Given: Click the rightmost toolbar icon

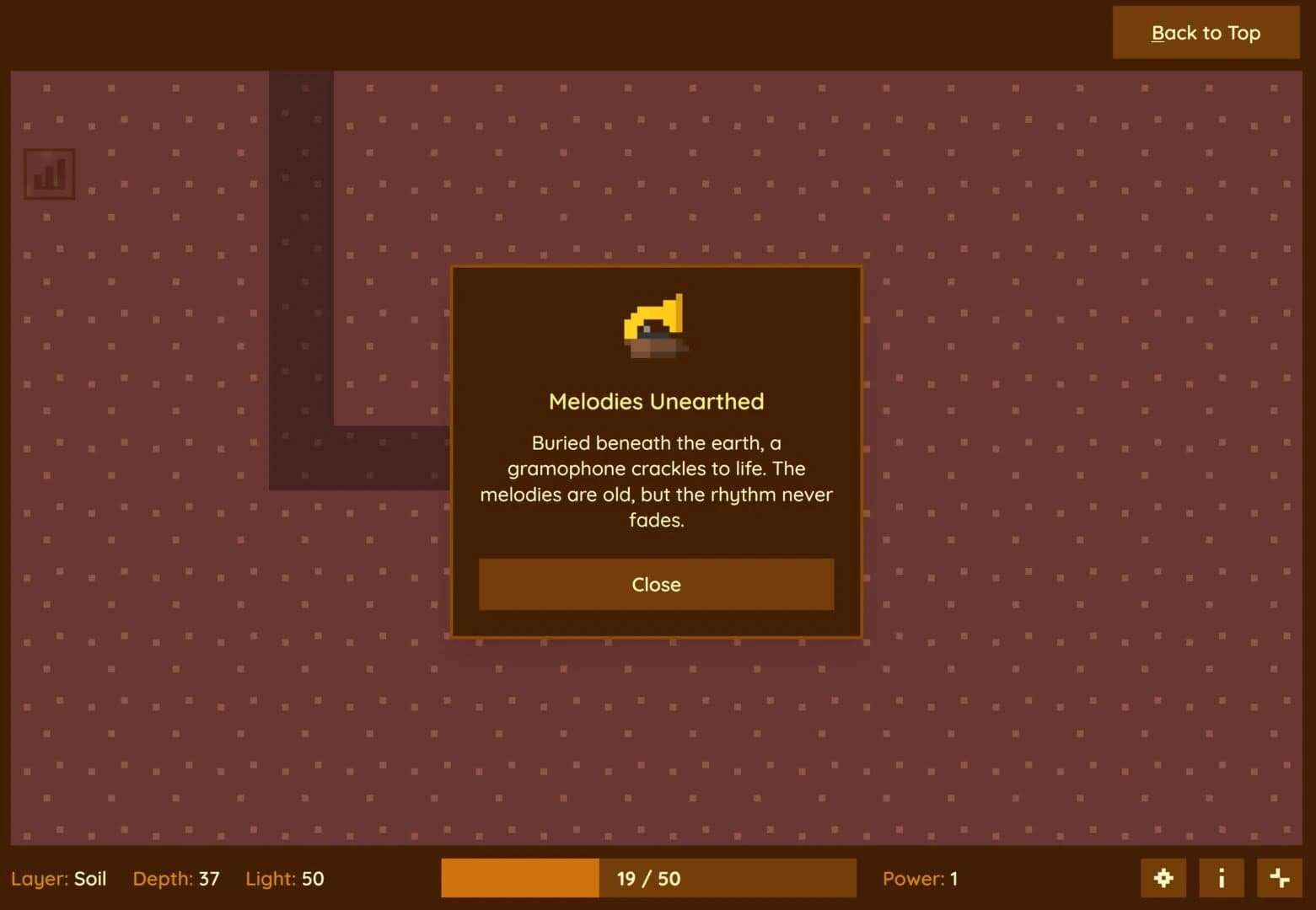Looking at the screenshot, I should point(1278,877).
